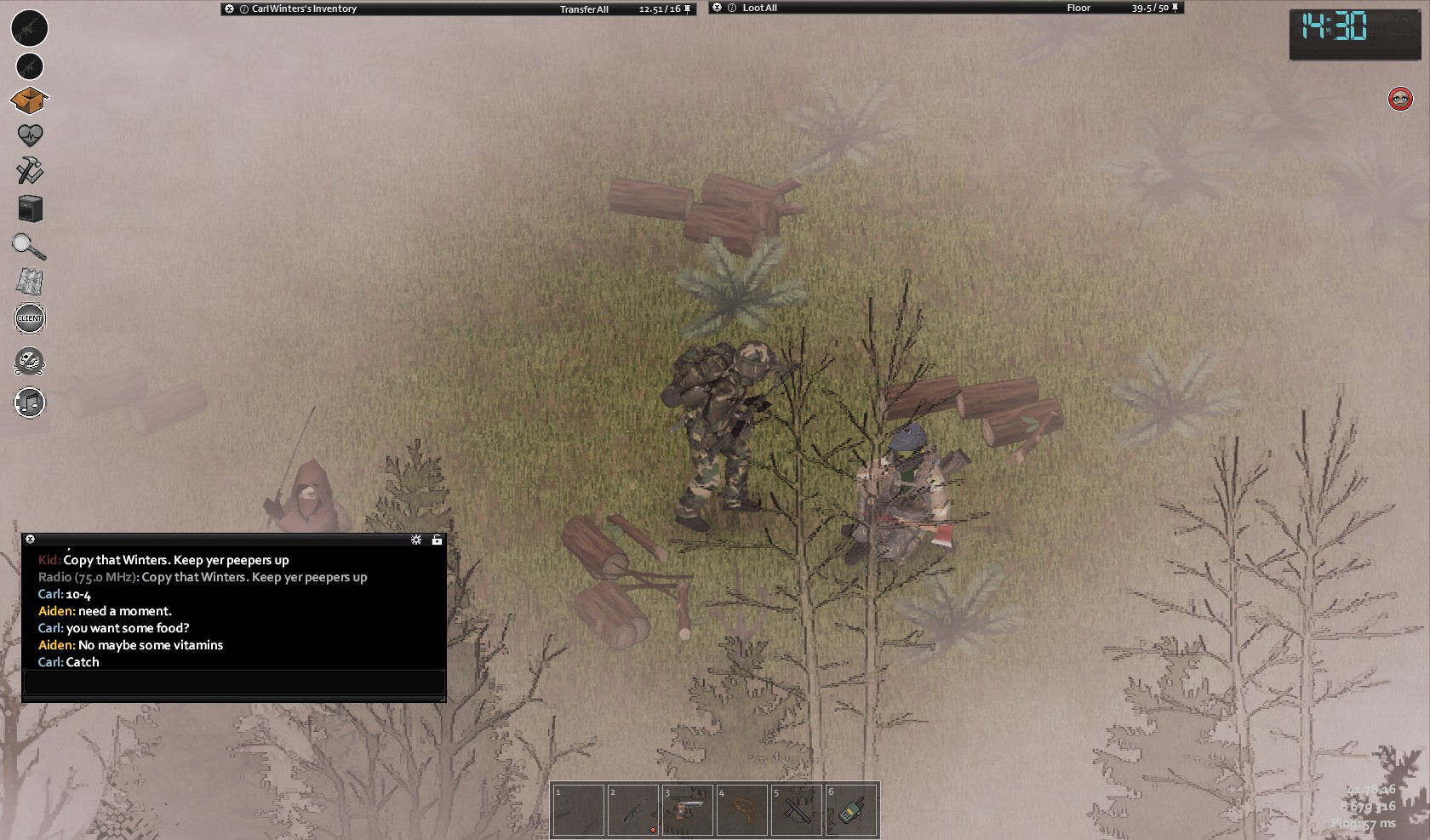Open the crafting hammer menu
1430x840 pixels.
(x=30, y=171)
